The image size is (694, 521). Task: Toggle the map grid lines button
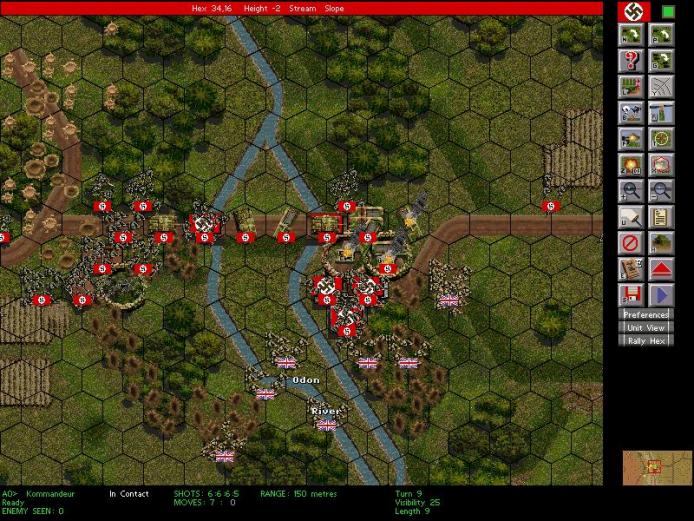tap(660, 87)
